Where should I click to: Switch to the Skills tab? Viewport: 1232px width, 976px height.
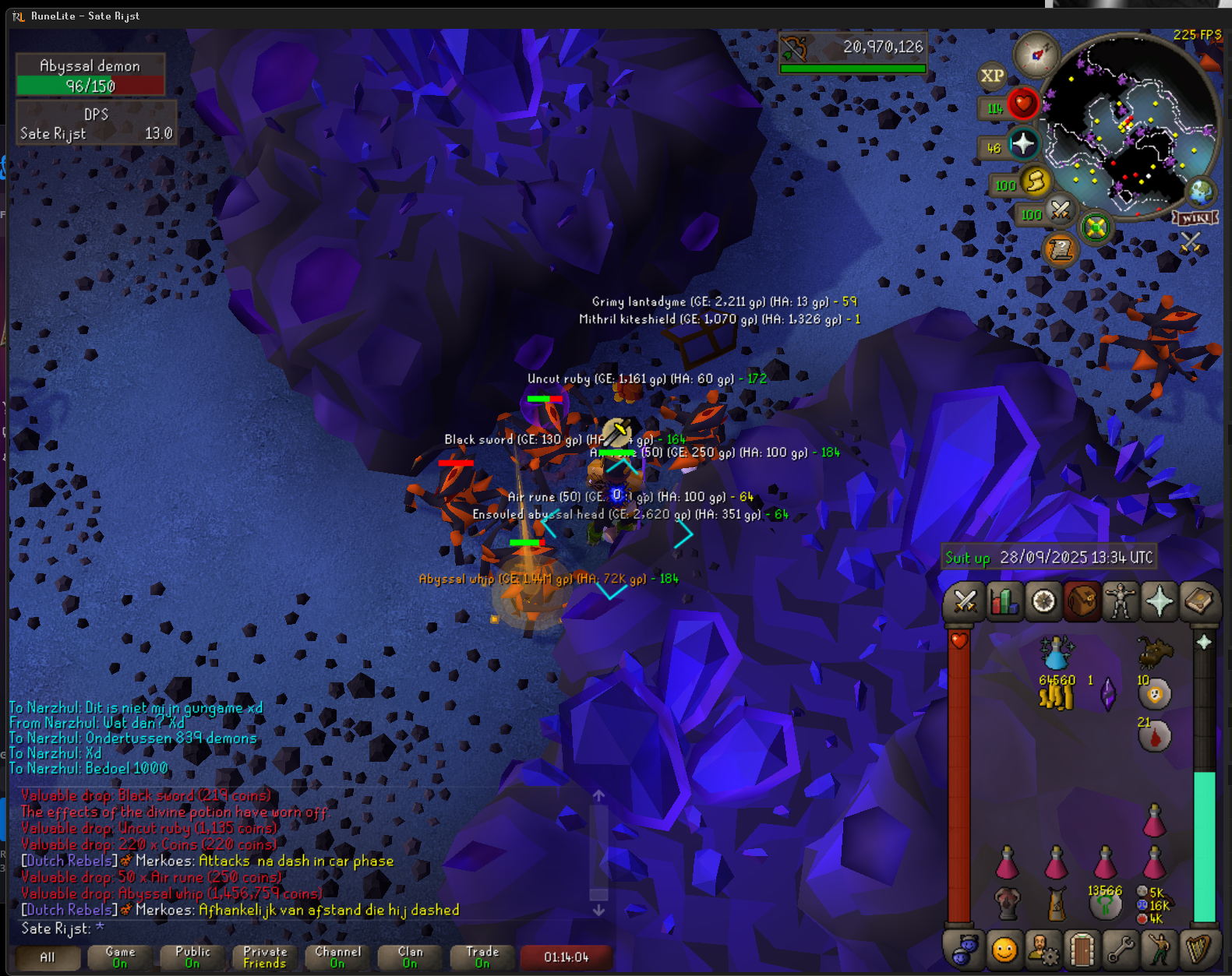[1004, 602]
